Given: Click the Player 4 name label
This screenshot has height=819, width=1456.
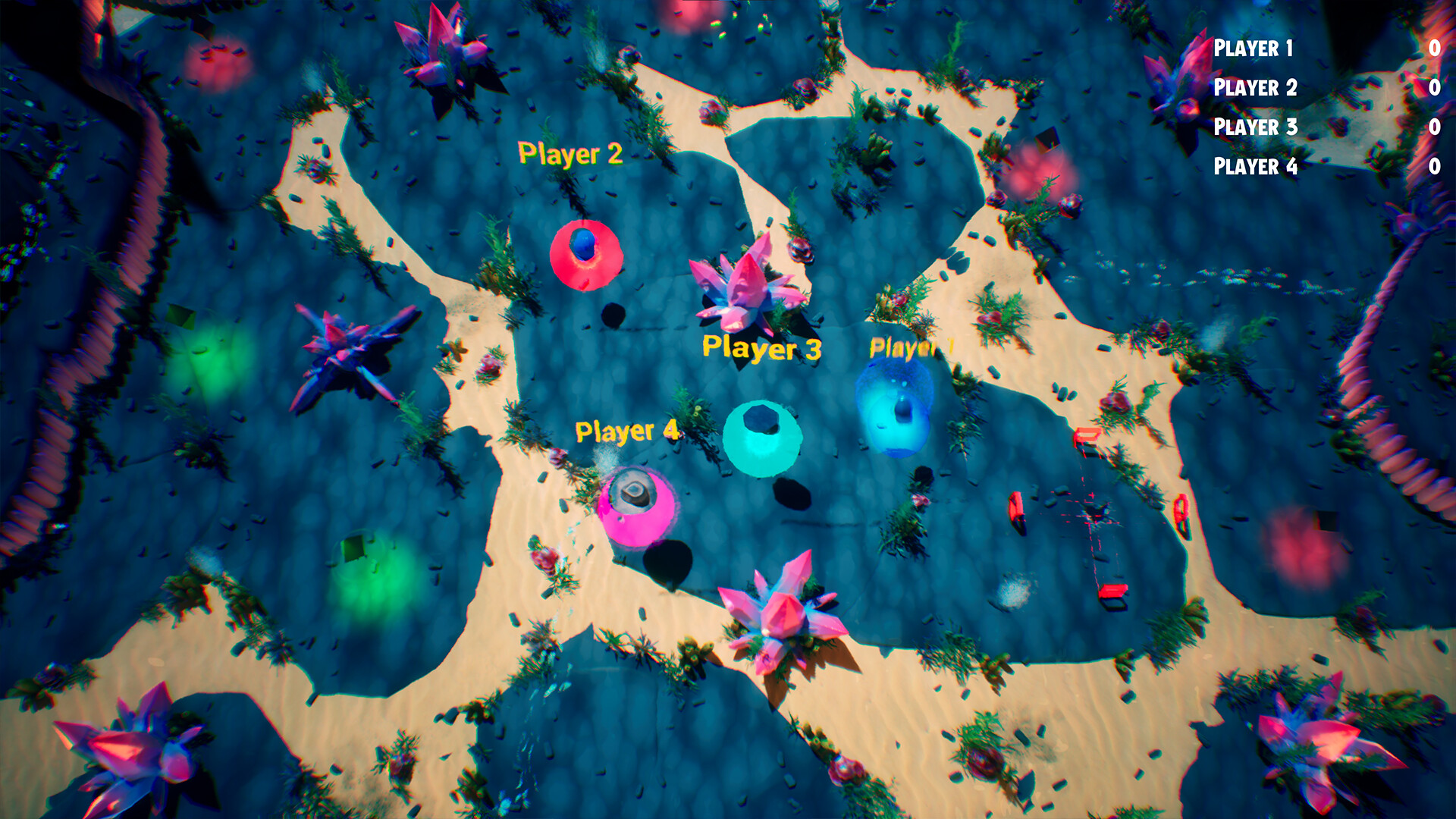Looking at the screenshot, I should click(x=628, y=432).
